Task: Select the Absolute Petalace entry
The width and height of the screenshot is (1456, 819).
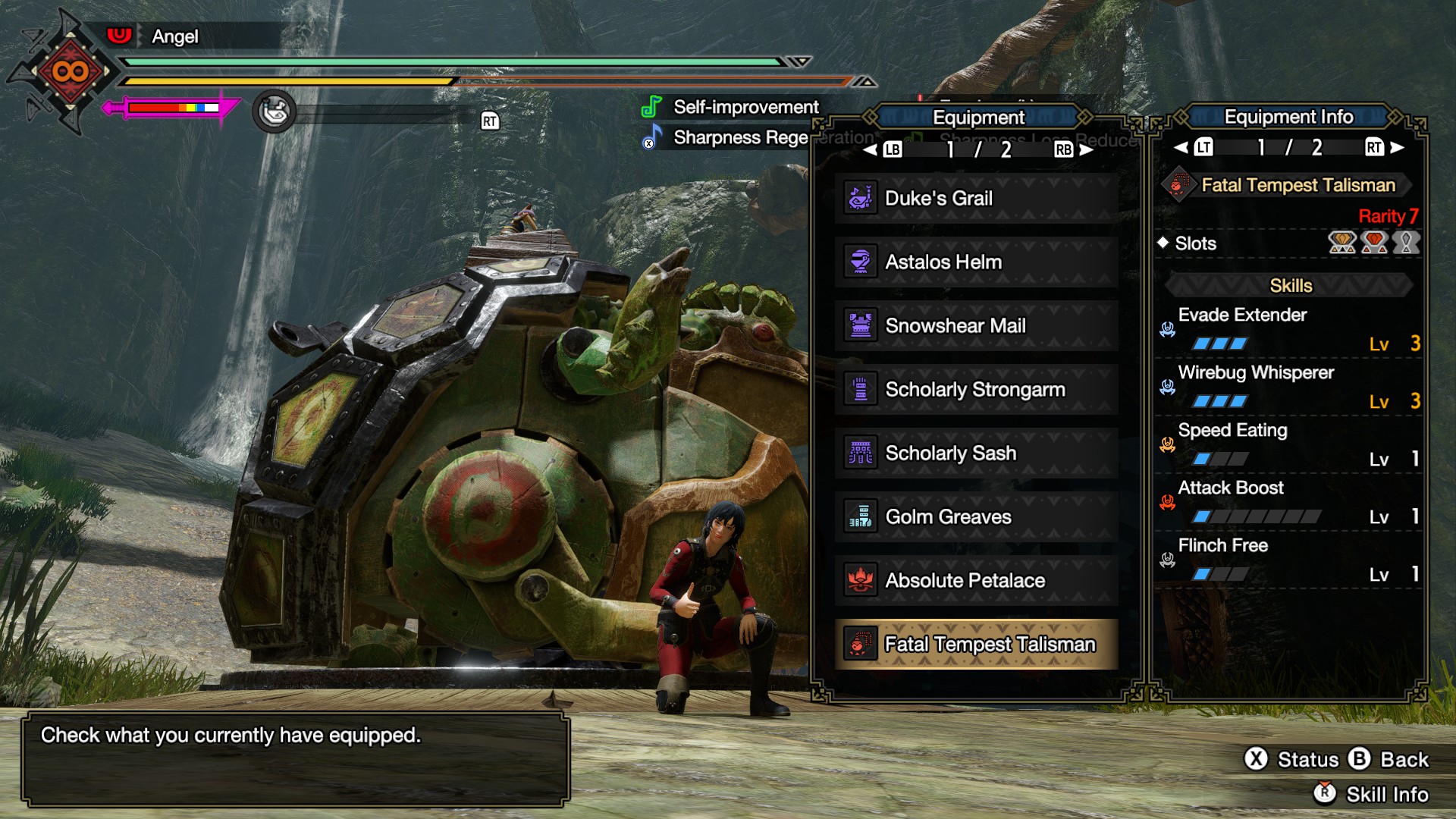Action: [x=976, y=580]
